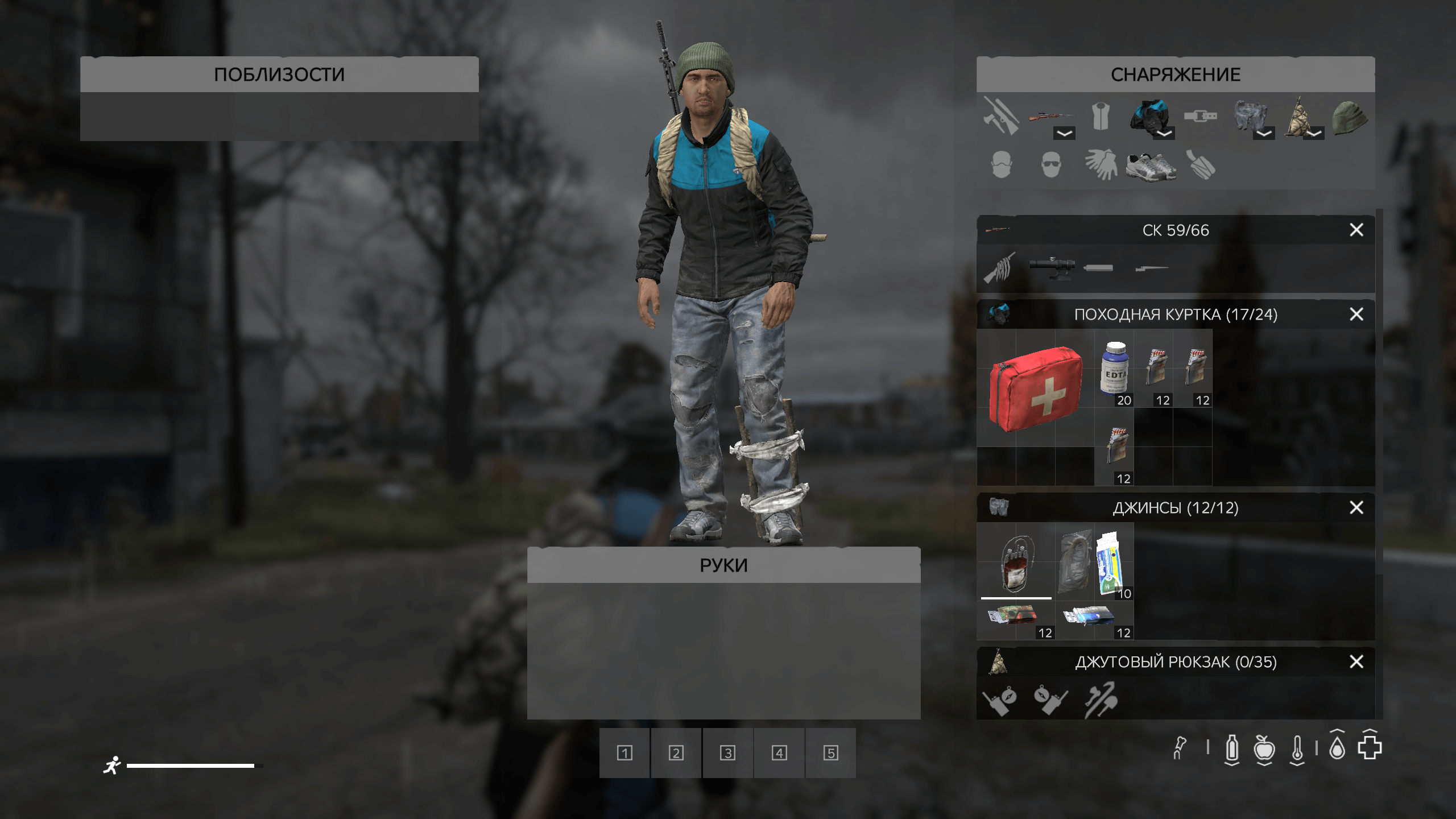
Task: Click the СНАРЯЖЕНИЕ panel header
Action: tap(1174, 74)
